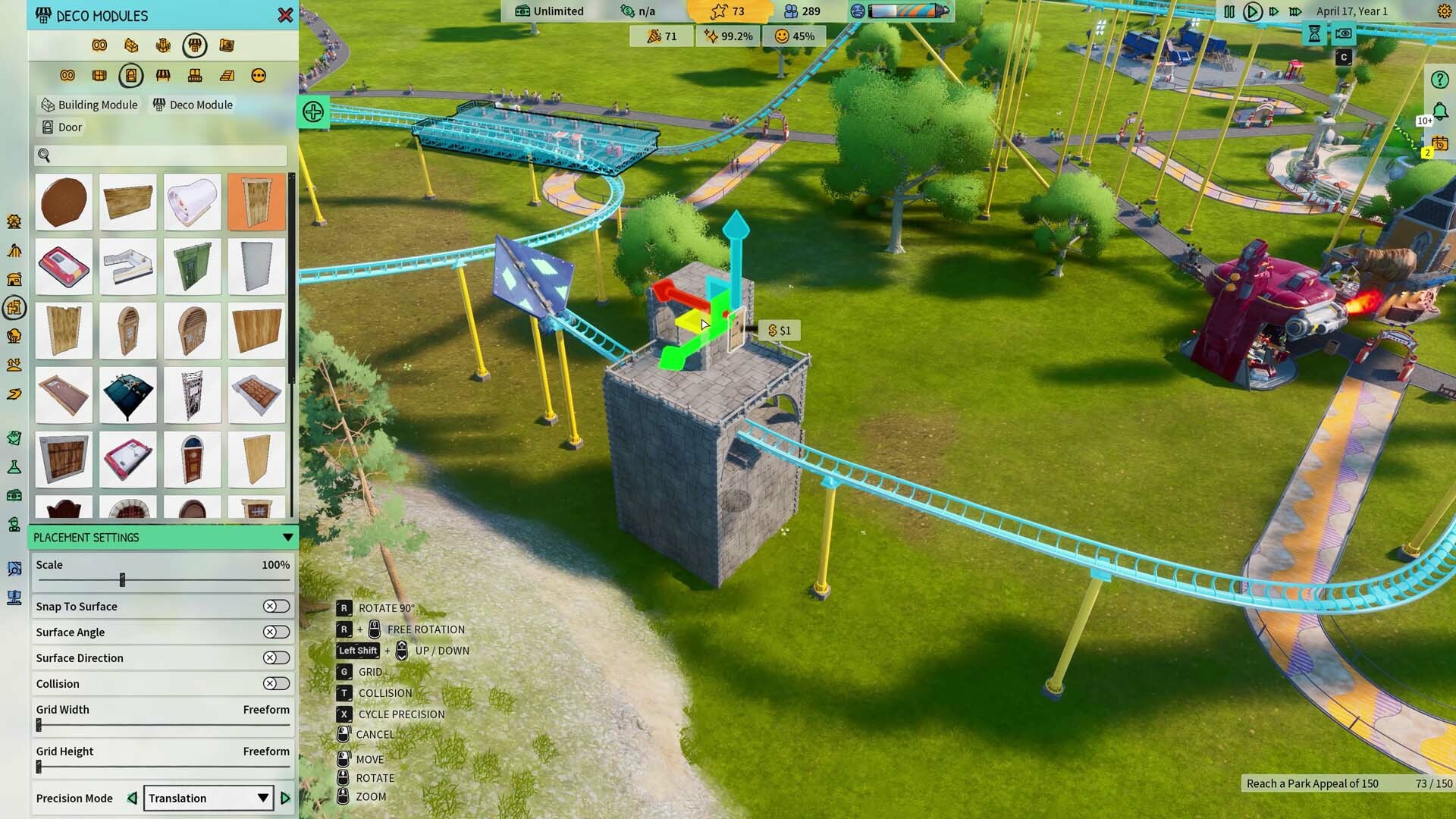Enable the Collision setting
Image resolution: width=1456 pixels, height=819 pixels.
[x=276, y=683]
